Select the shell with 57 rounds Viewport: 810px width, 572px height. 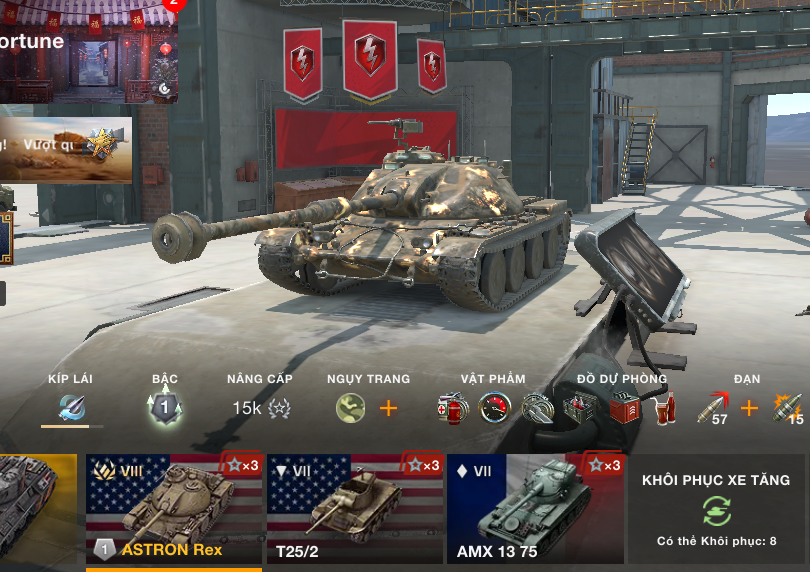click(x=714, y=408)
